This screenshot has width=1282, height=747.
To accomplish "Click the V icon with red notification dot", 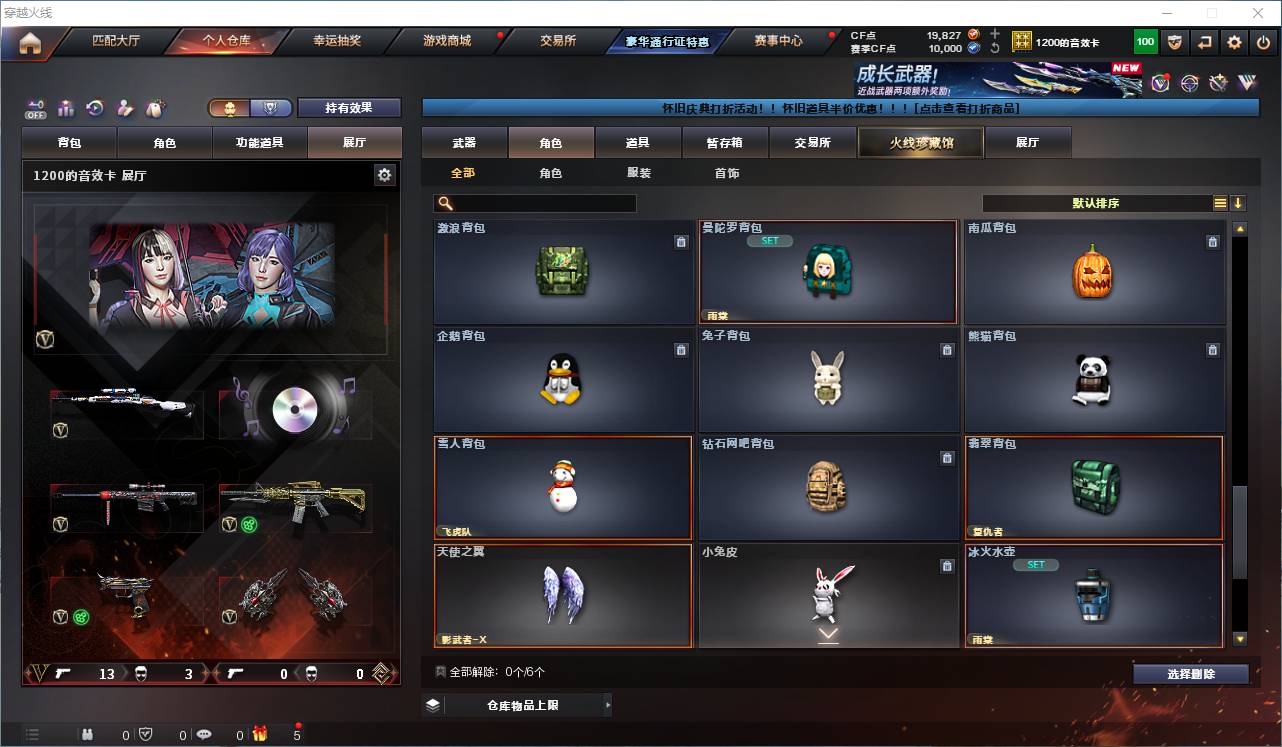I will 1160,84.
